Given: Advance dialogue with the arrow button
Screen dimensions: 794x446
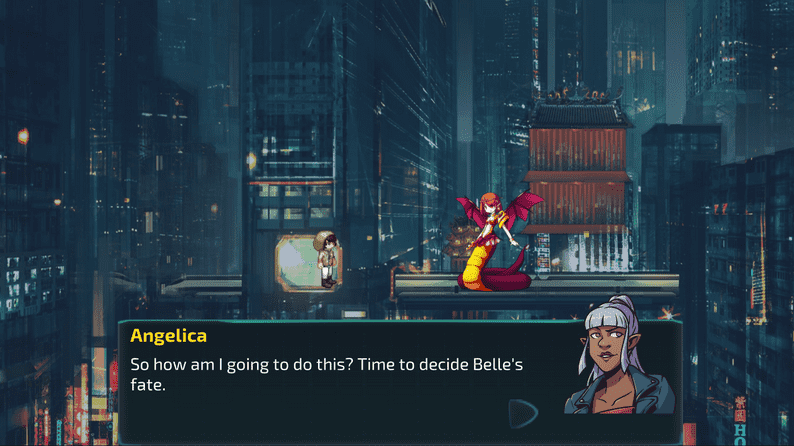Looking at the screenshot, I should pos(522,413).
